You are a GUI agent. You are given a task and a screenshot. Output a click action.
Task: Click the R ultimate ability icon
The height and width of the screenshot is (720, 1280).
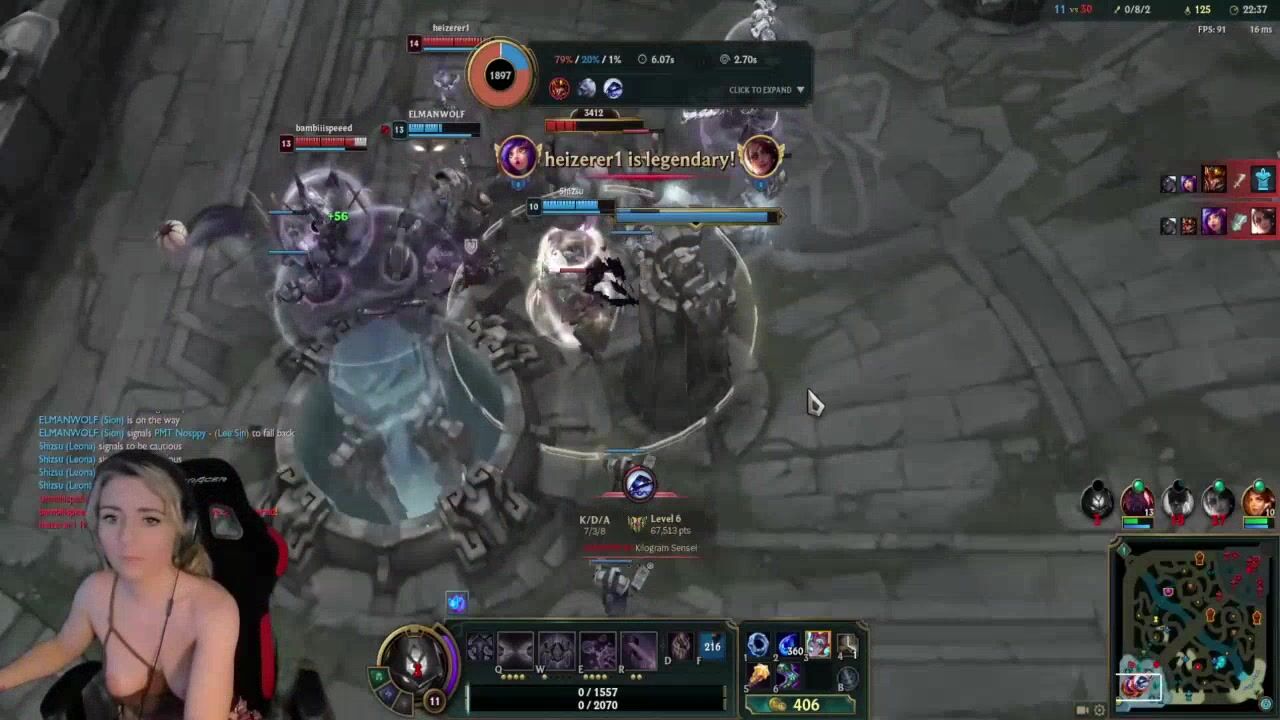(x=638, y=648)
